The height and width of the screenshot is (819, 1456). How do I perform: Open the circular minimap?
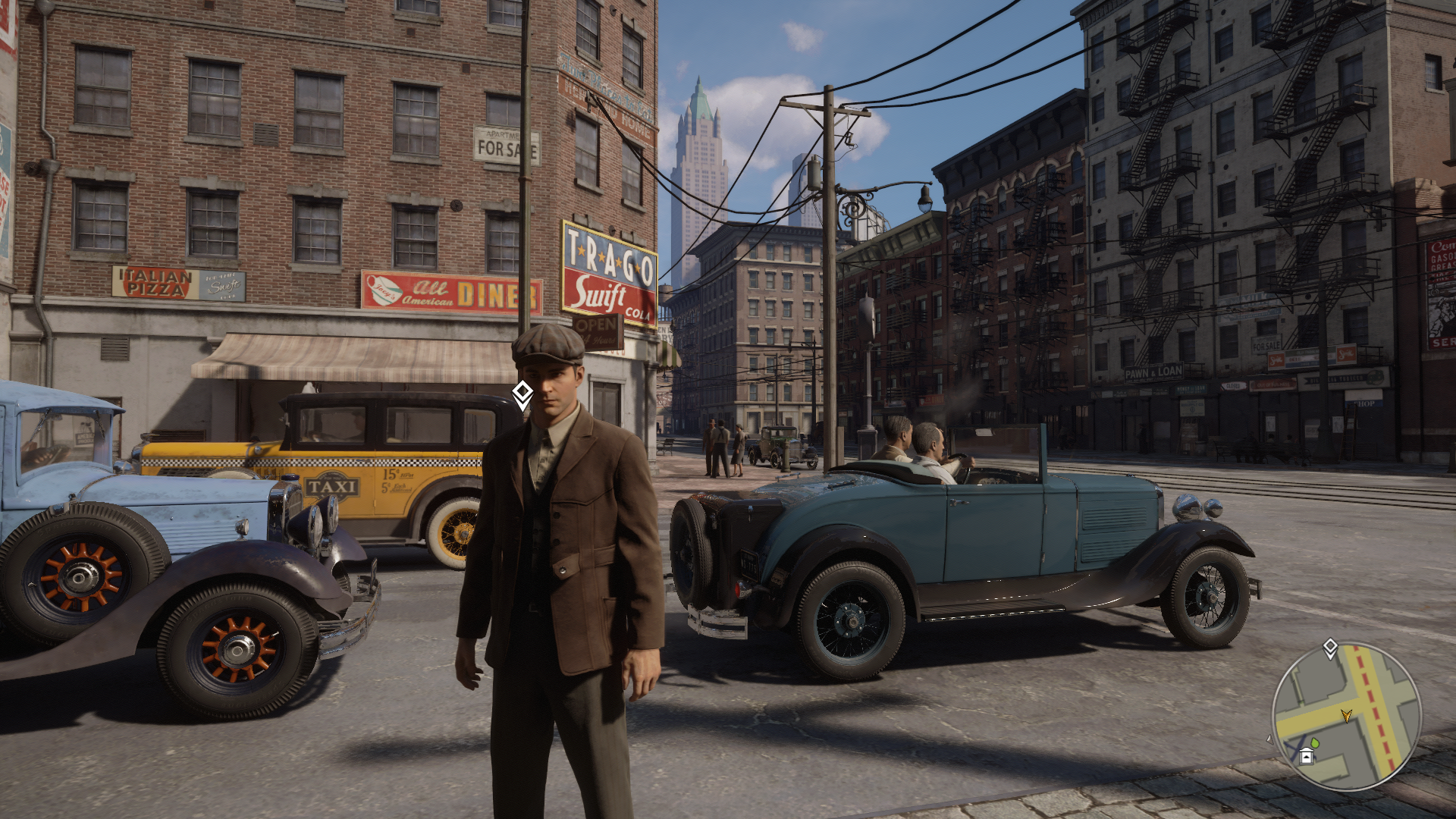click(1346, 716)
